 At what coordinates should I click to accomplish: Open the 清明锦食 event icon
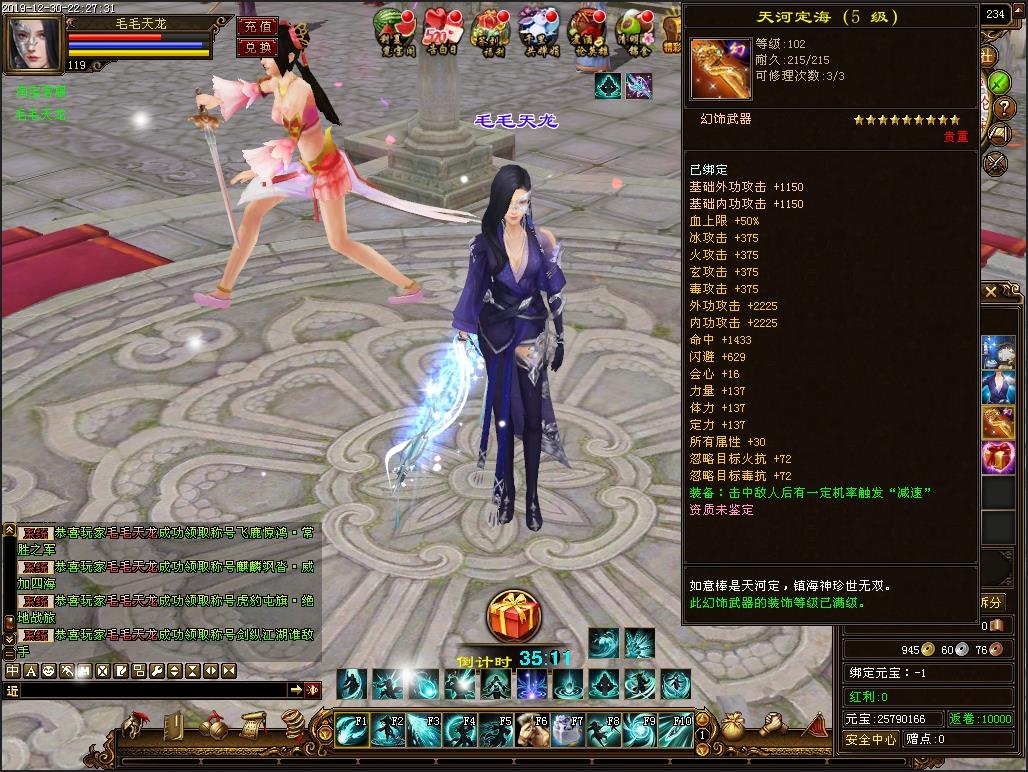click(x=636, y=27)
